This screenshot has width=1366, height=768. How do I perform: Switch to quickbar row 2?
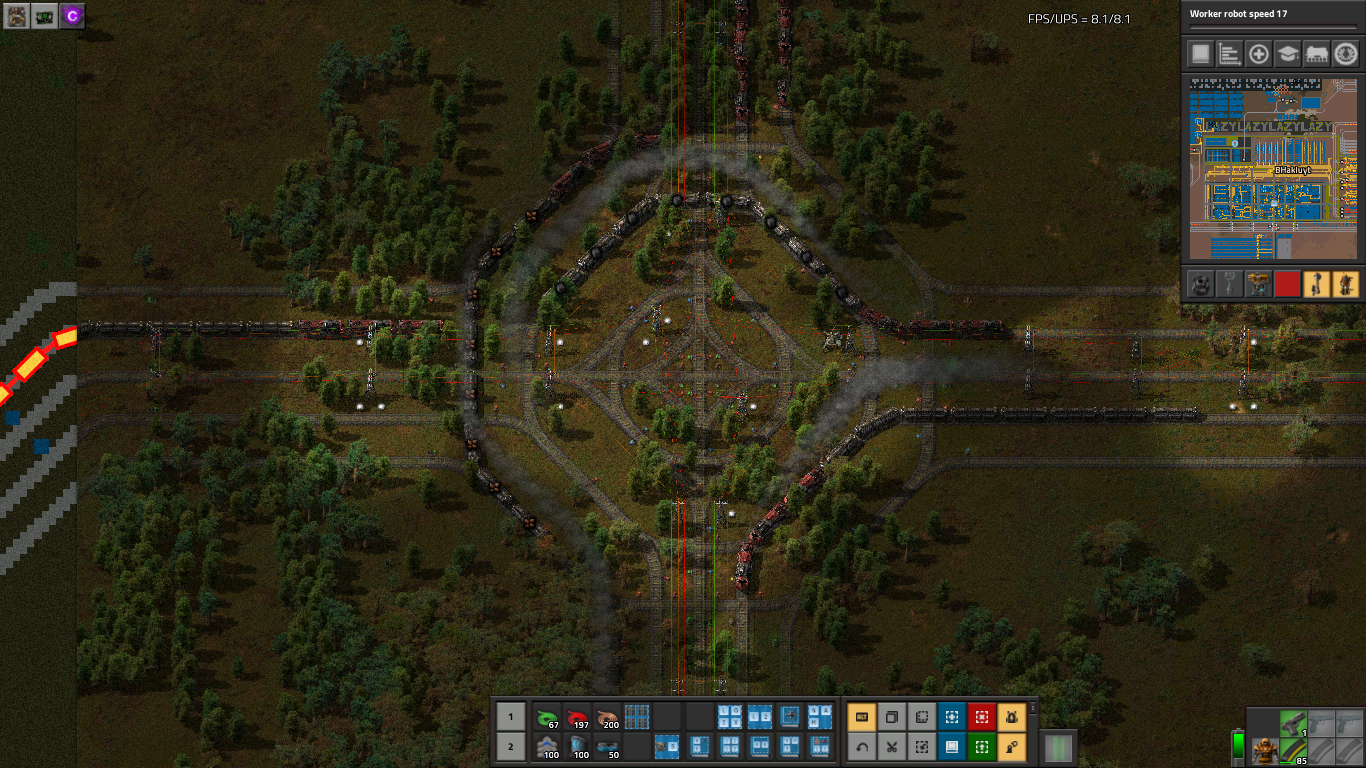pos(510,746)
